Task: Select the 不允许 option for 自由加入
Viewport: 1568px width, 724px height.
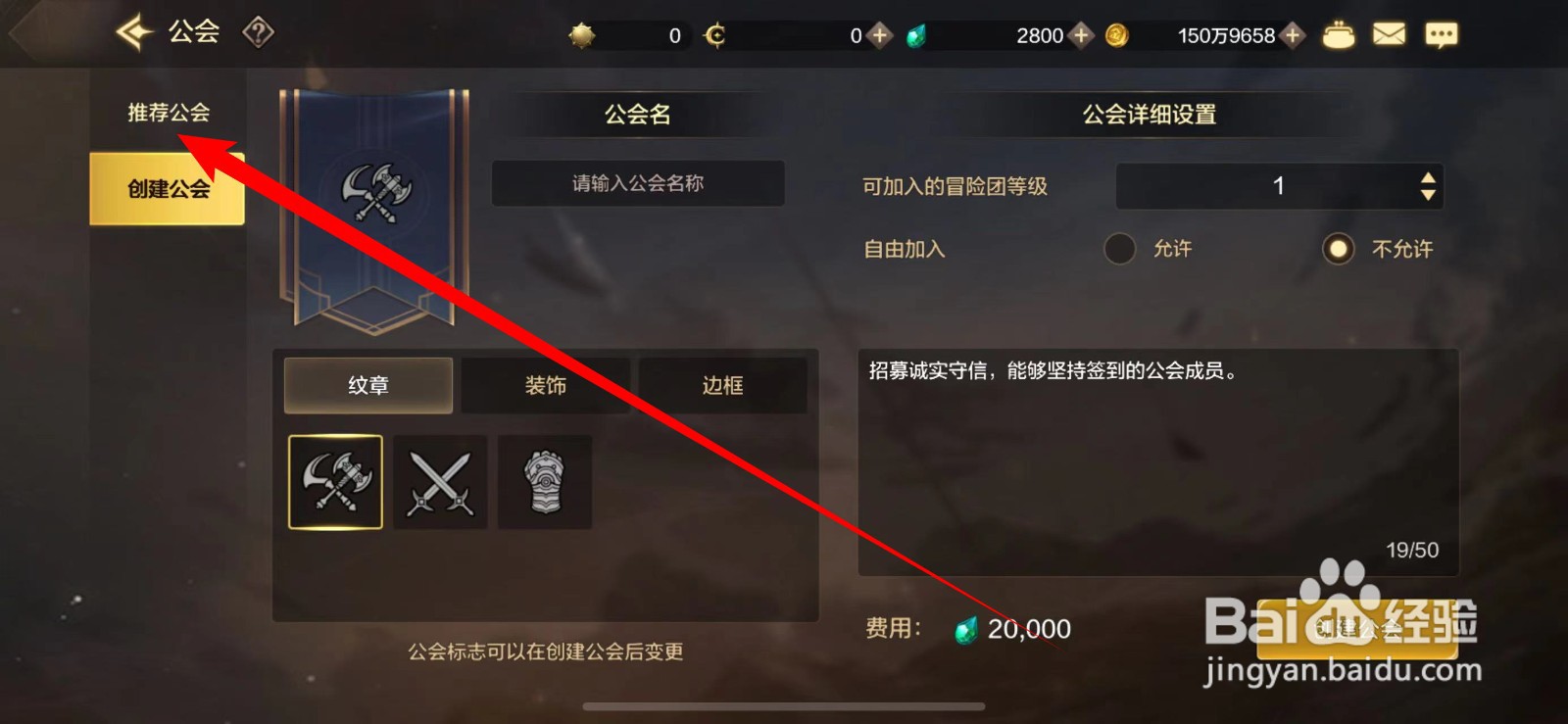Action: click(1338, 249)
